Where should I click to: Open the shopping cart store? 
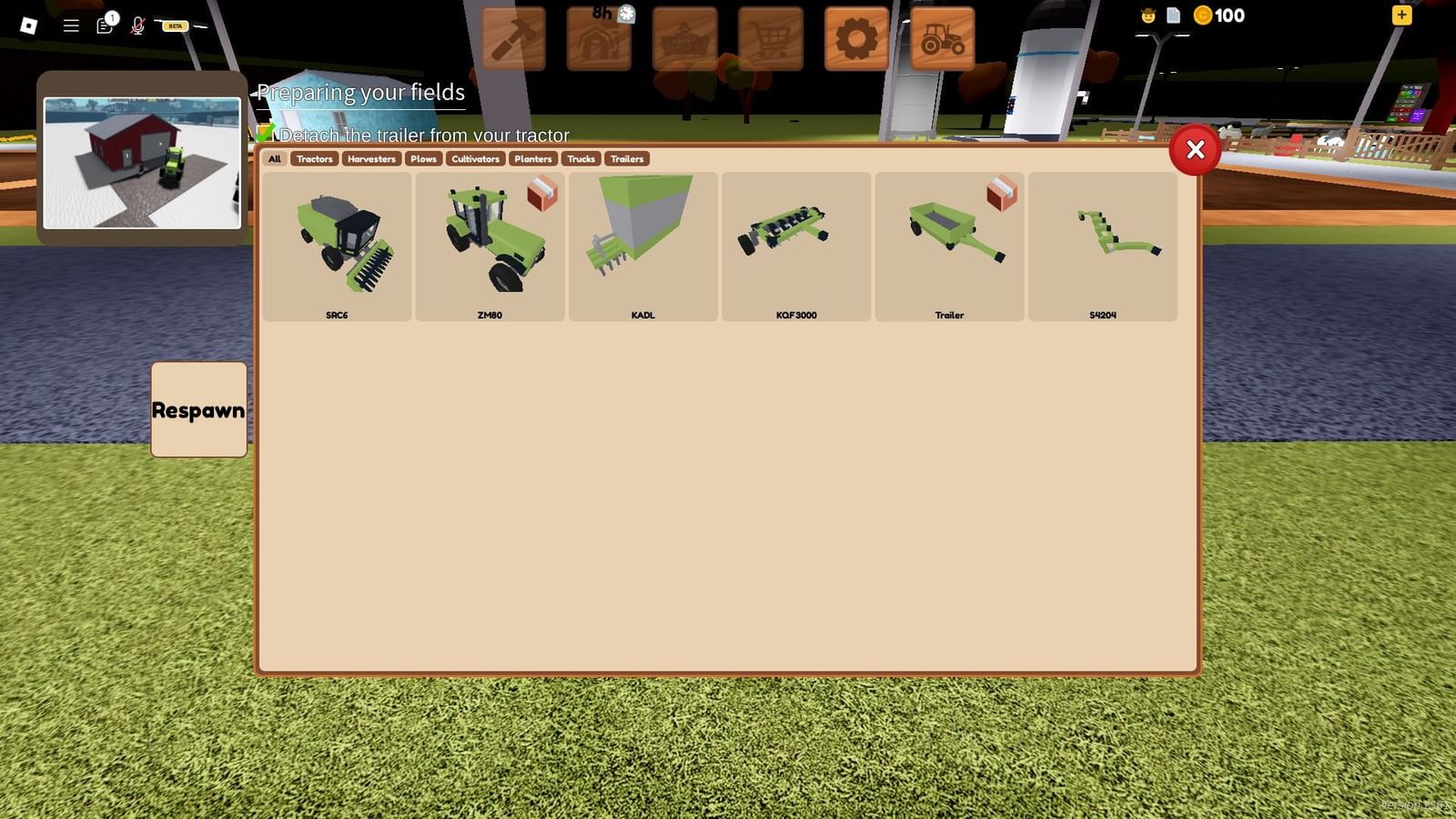(771, 36)
